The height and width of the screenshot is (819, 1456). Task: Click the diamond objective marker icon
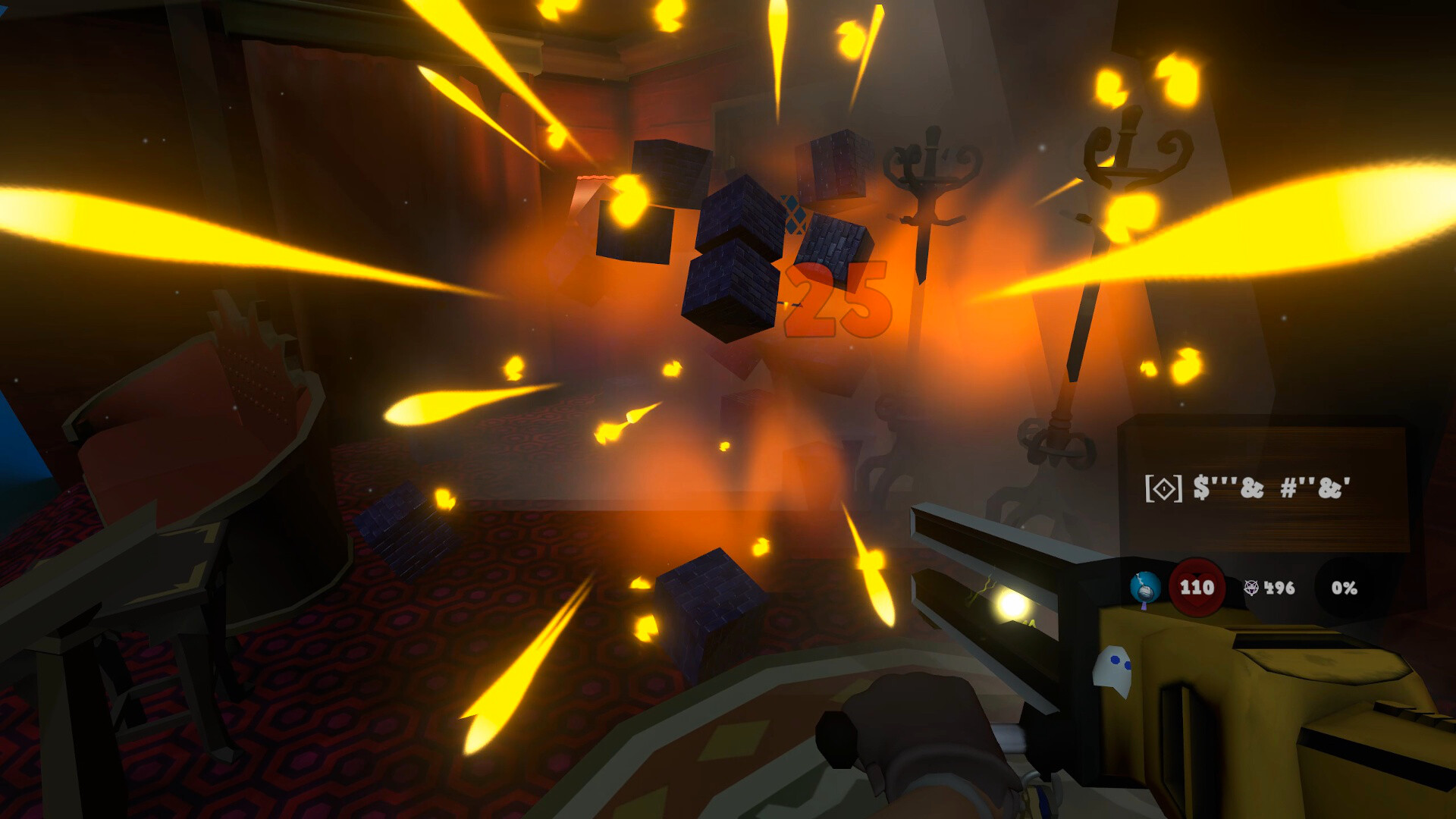click(1163, 488)
